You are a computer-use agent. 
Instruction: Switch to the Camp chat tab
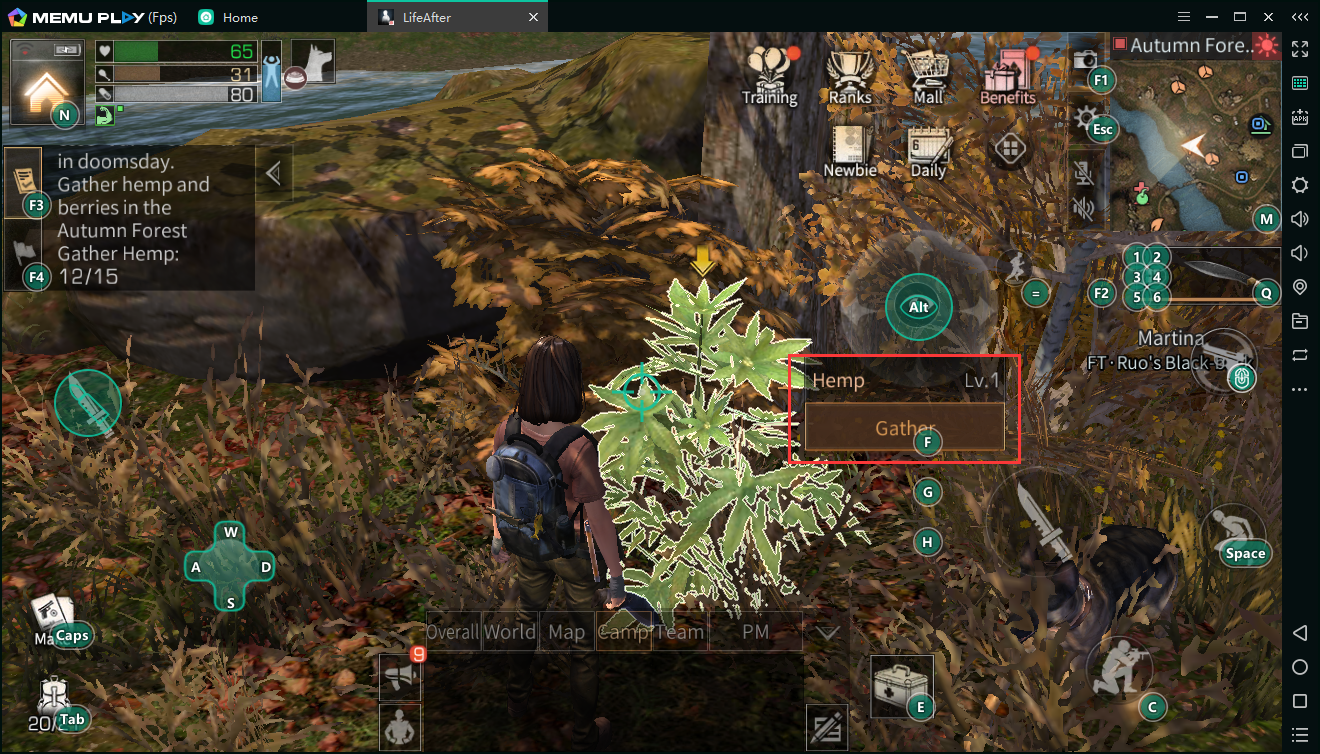click(623, 632)
